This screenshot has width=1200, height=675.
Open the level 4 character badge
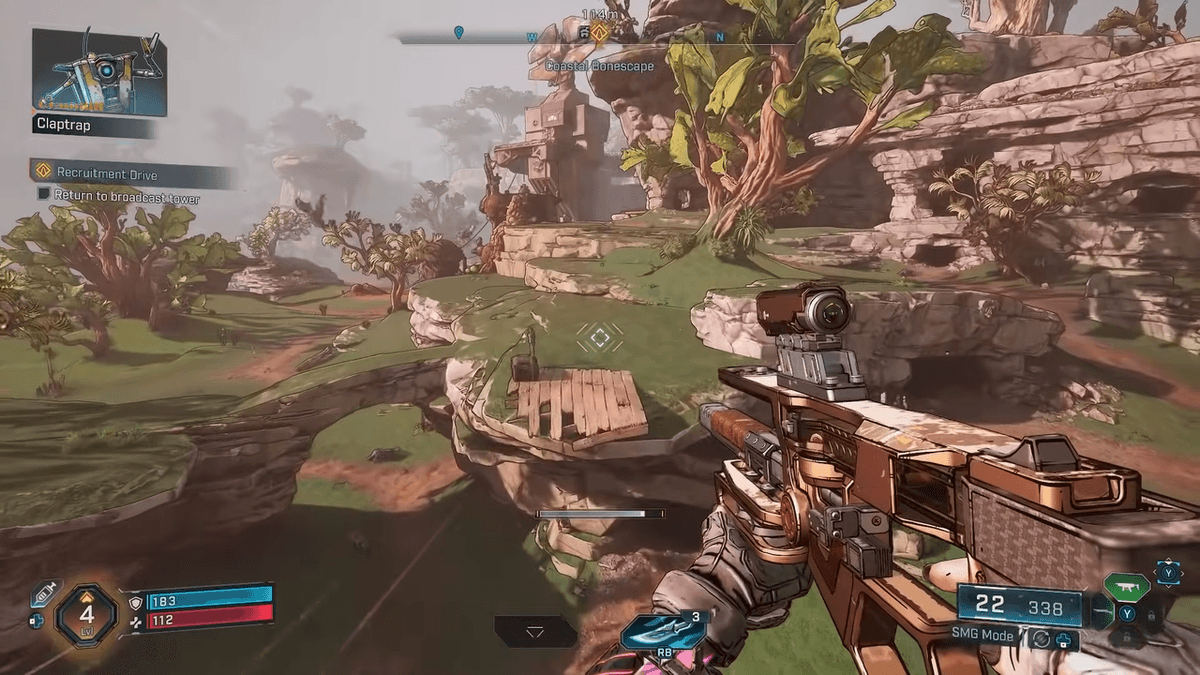pos(87,615)
